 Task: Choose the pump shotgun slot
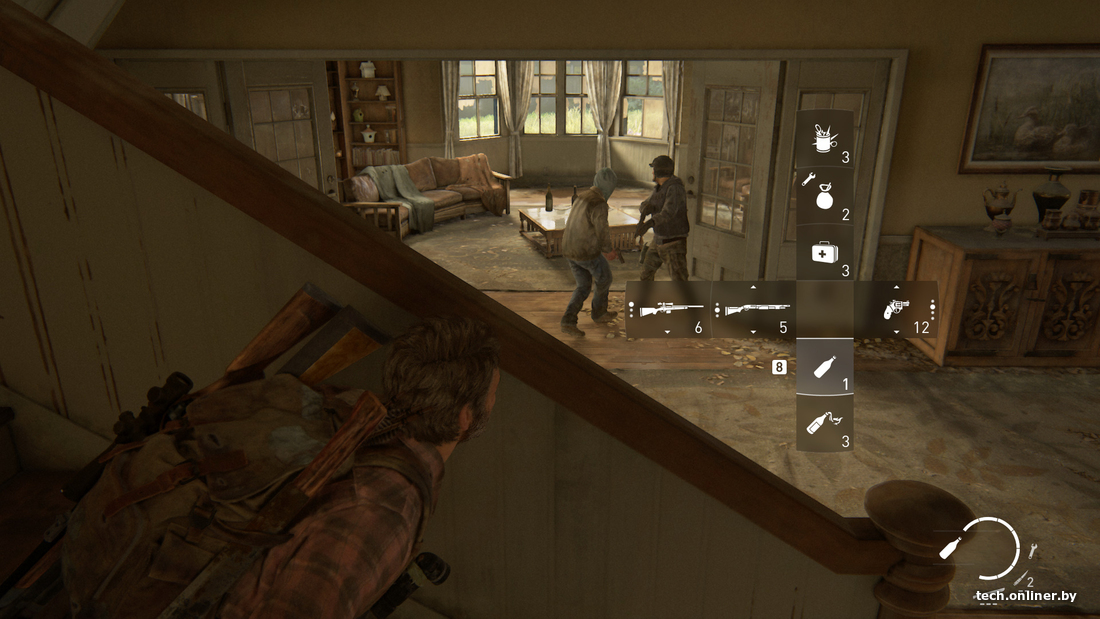pyautogui.click(x=755, y=309)
